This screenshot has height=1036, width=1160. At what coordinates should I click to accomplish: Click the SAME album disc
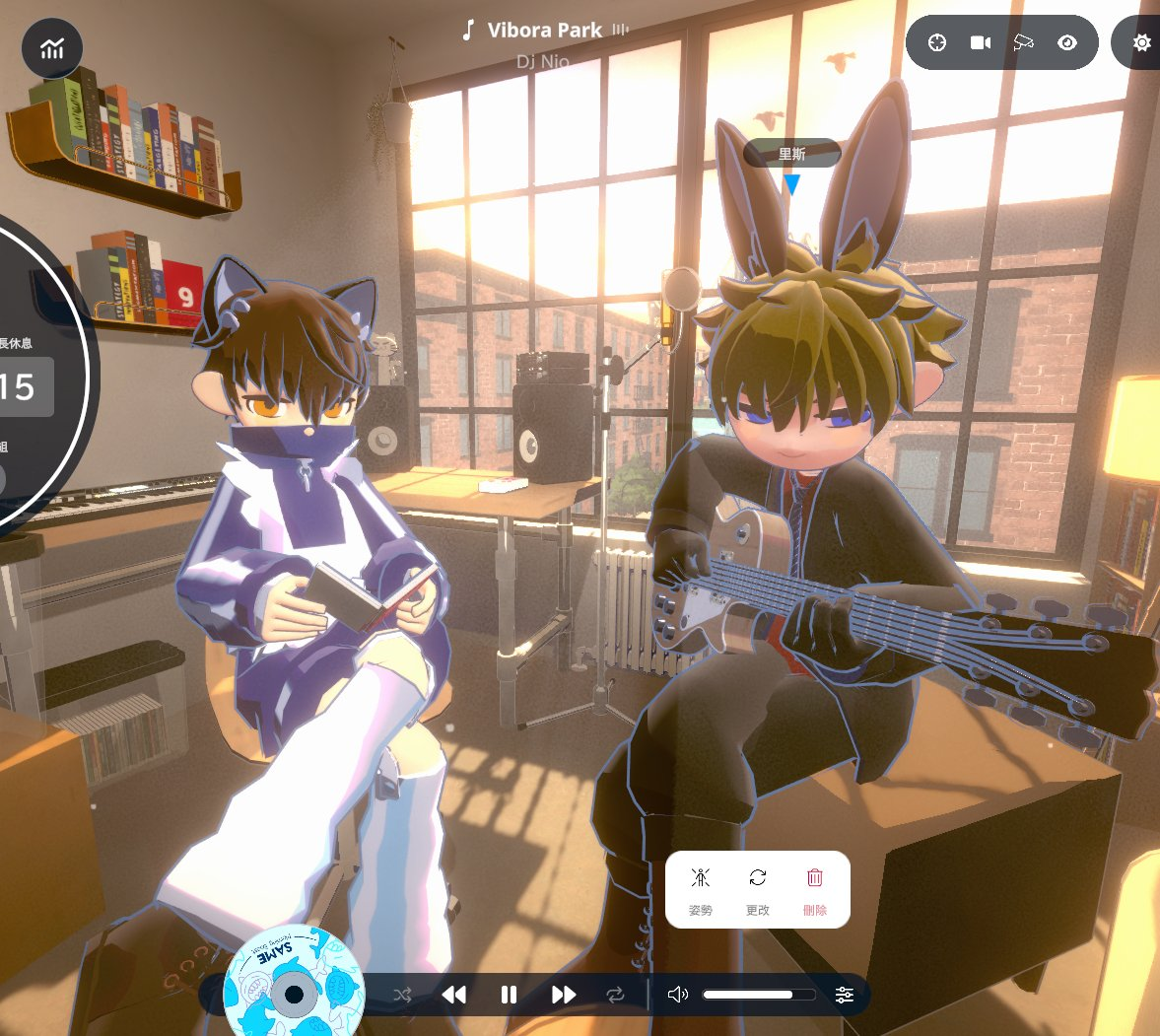293,986
